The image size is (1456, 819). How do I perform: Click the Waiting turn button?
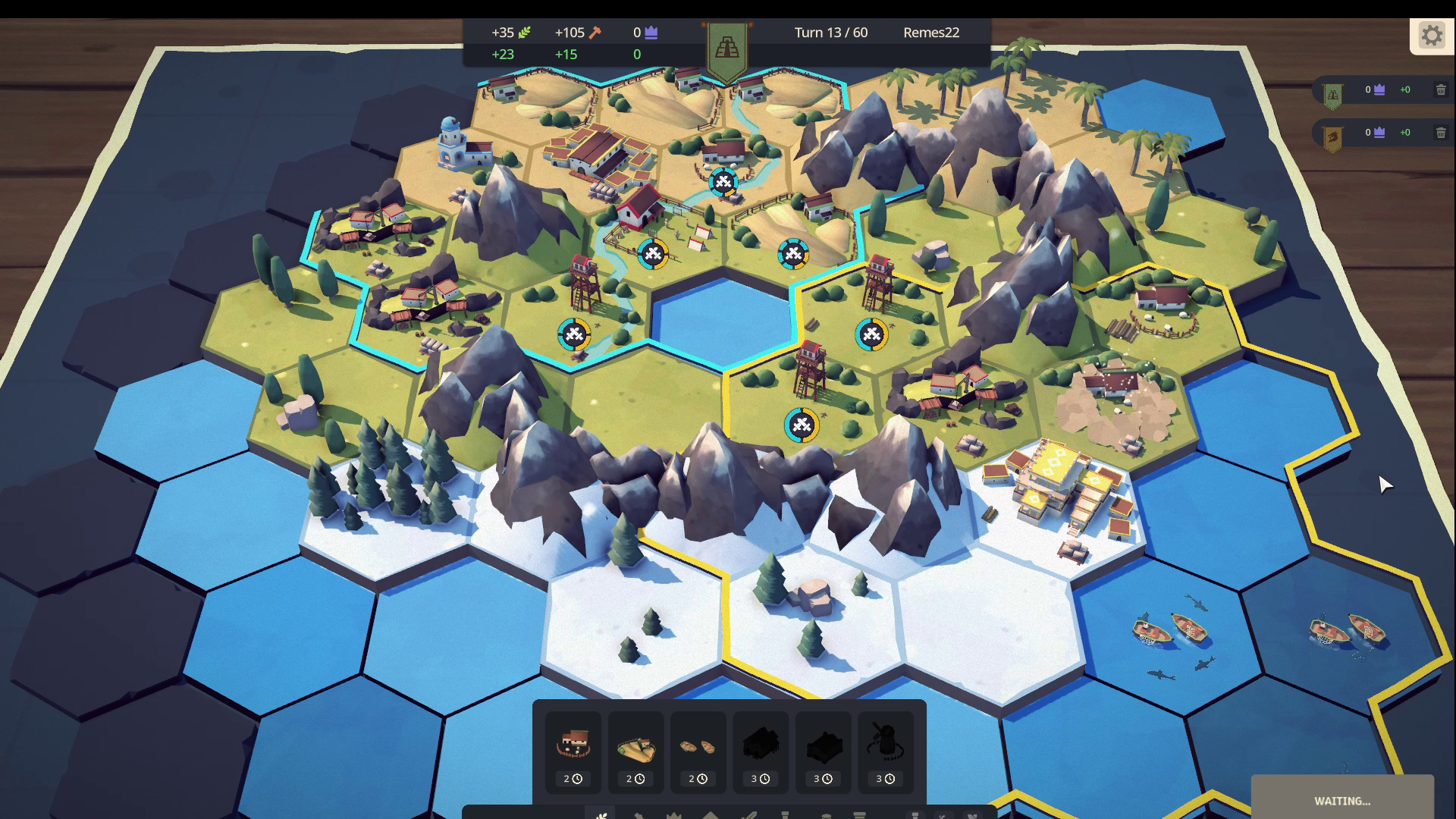(1341, 800)
